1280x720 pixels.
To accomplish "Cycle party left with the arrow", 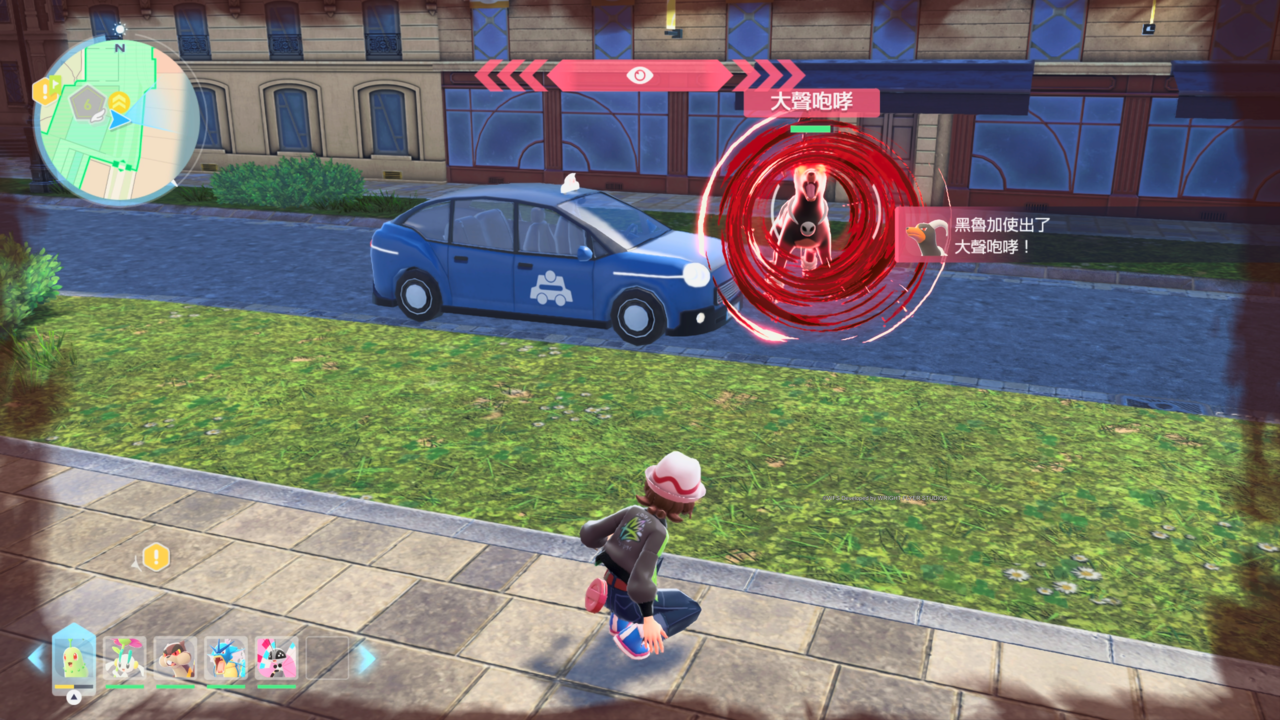I will (x=36, y=658).
